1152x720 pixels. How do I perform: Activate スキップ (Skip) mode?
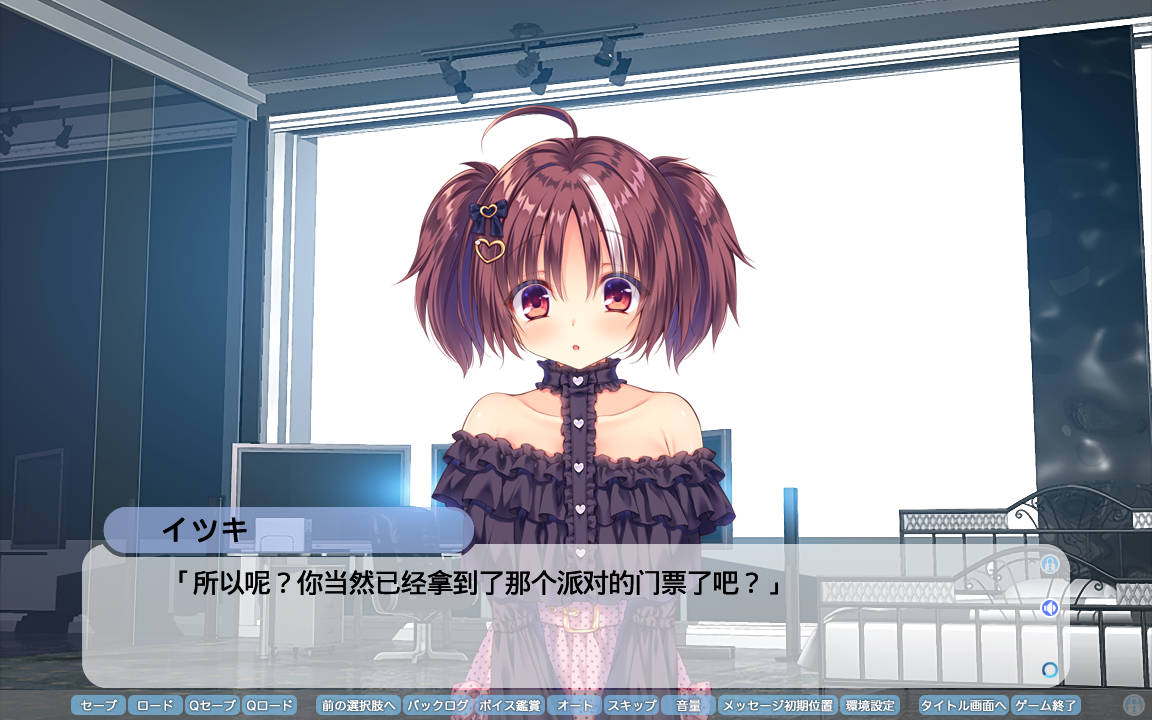coord(631,705)
